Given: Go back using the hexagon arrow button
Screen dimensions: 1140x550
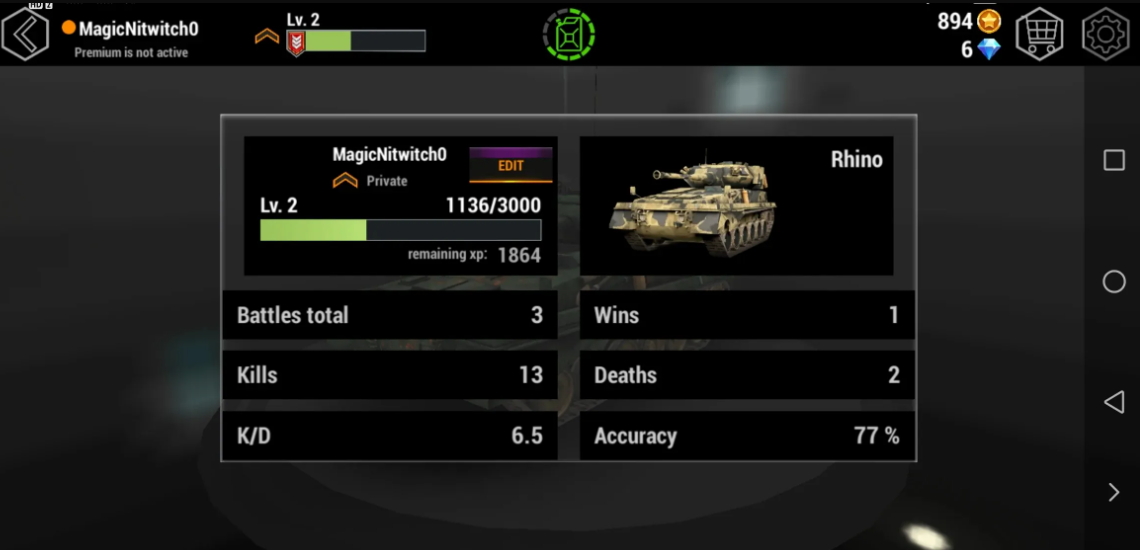Looking at the screenshot, I should 26,34.
